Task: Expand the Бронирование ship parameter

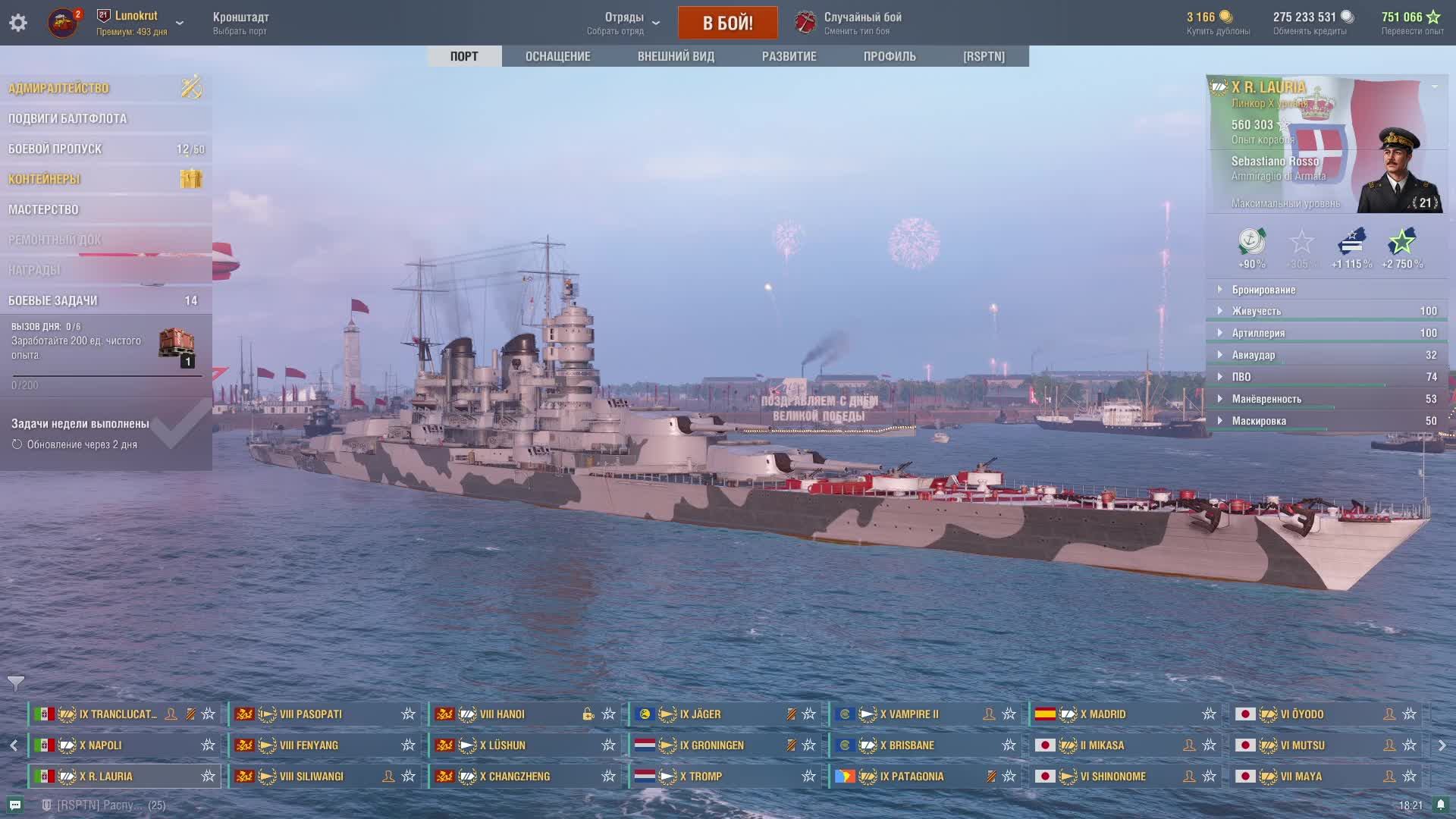Action: point(1263,290)
